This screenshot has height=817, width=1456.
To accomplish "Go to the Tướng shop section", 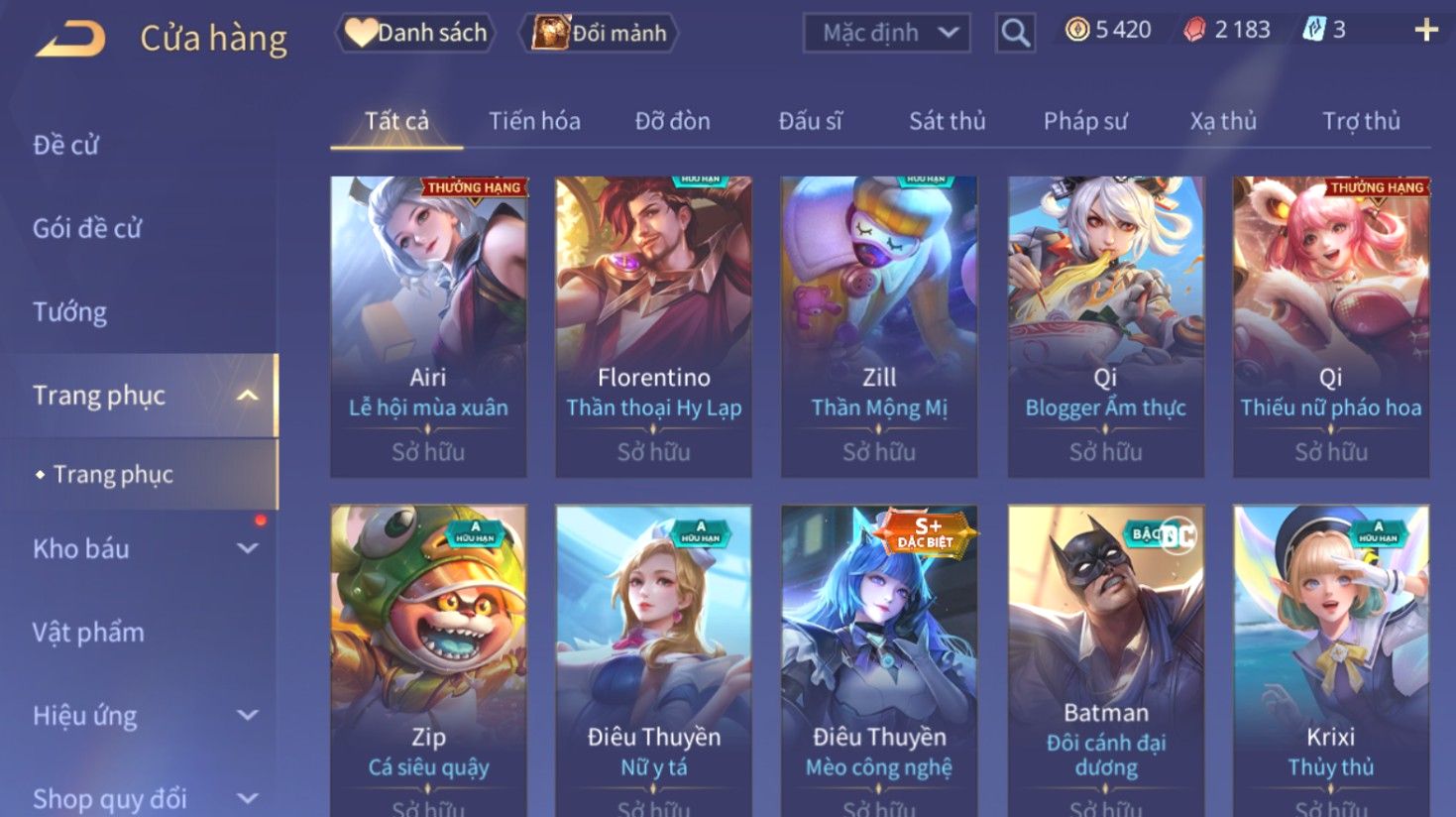I will [x=69, y=312].
